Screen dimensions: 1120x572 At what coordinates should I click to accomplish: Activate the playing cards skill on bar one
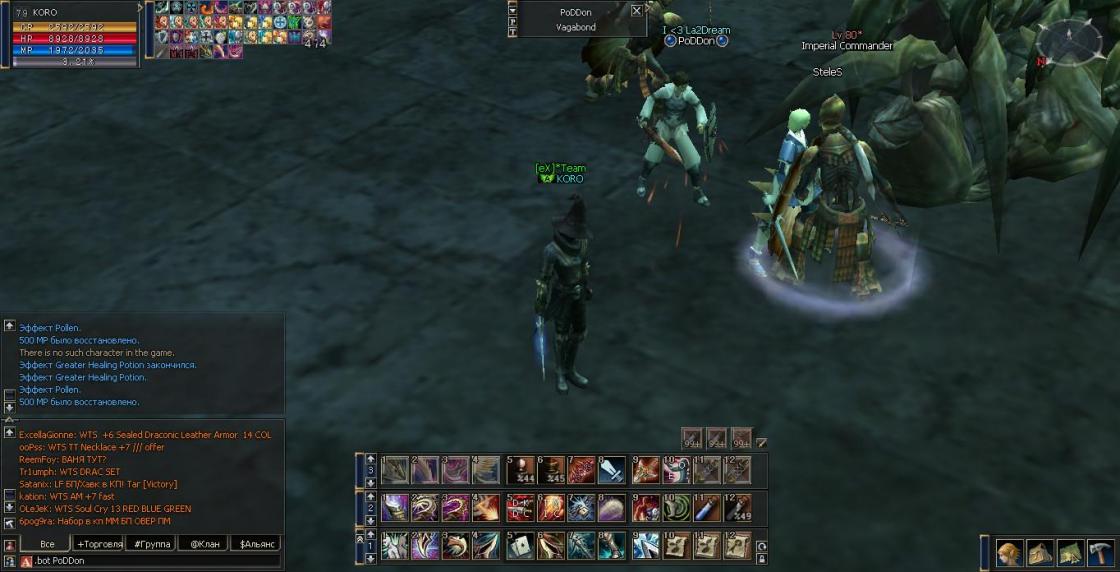(519, 546)
